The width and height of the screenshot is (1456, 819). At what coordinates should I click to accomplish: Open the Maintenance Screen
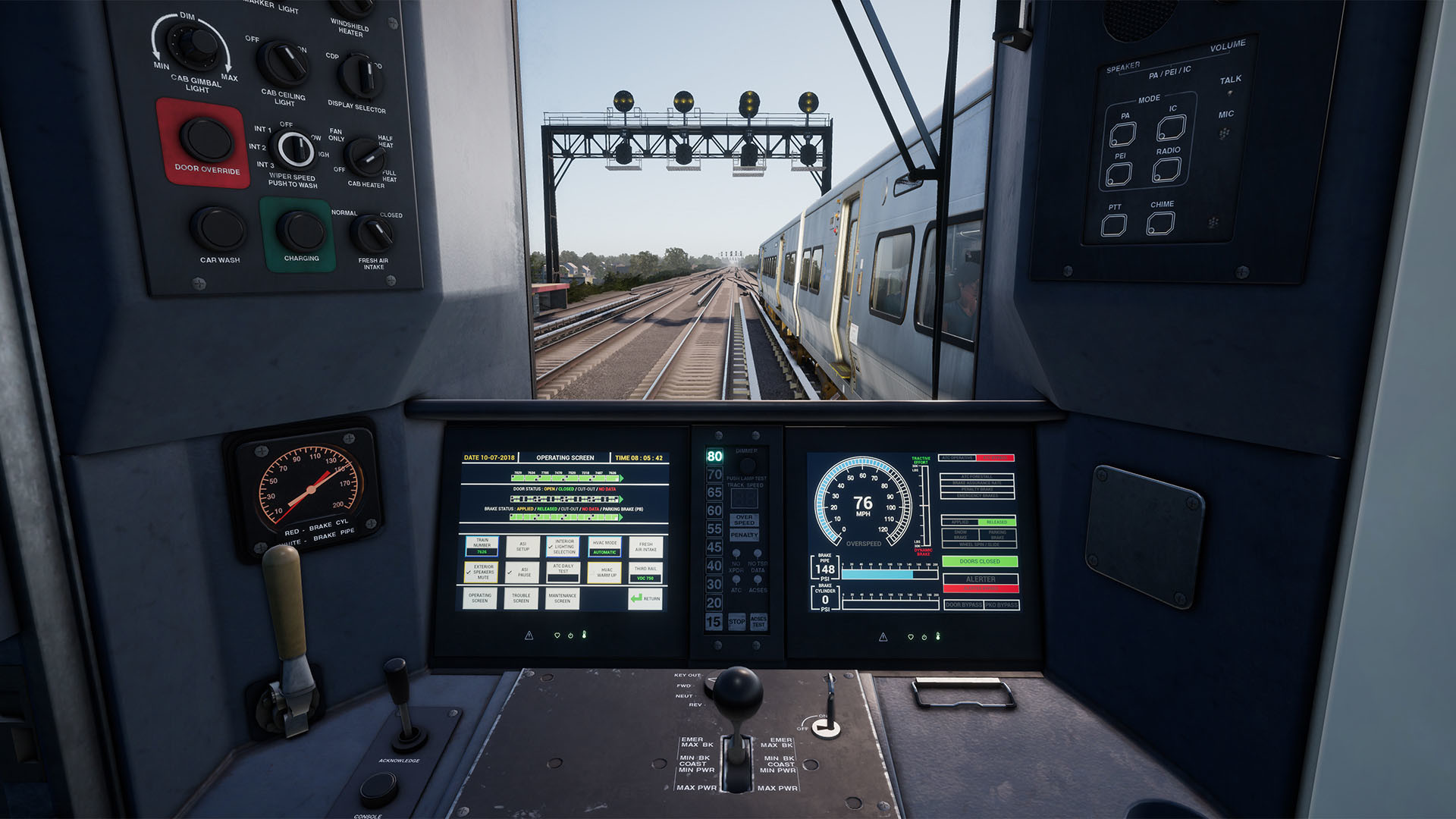coord(562,598)
